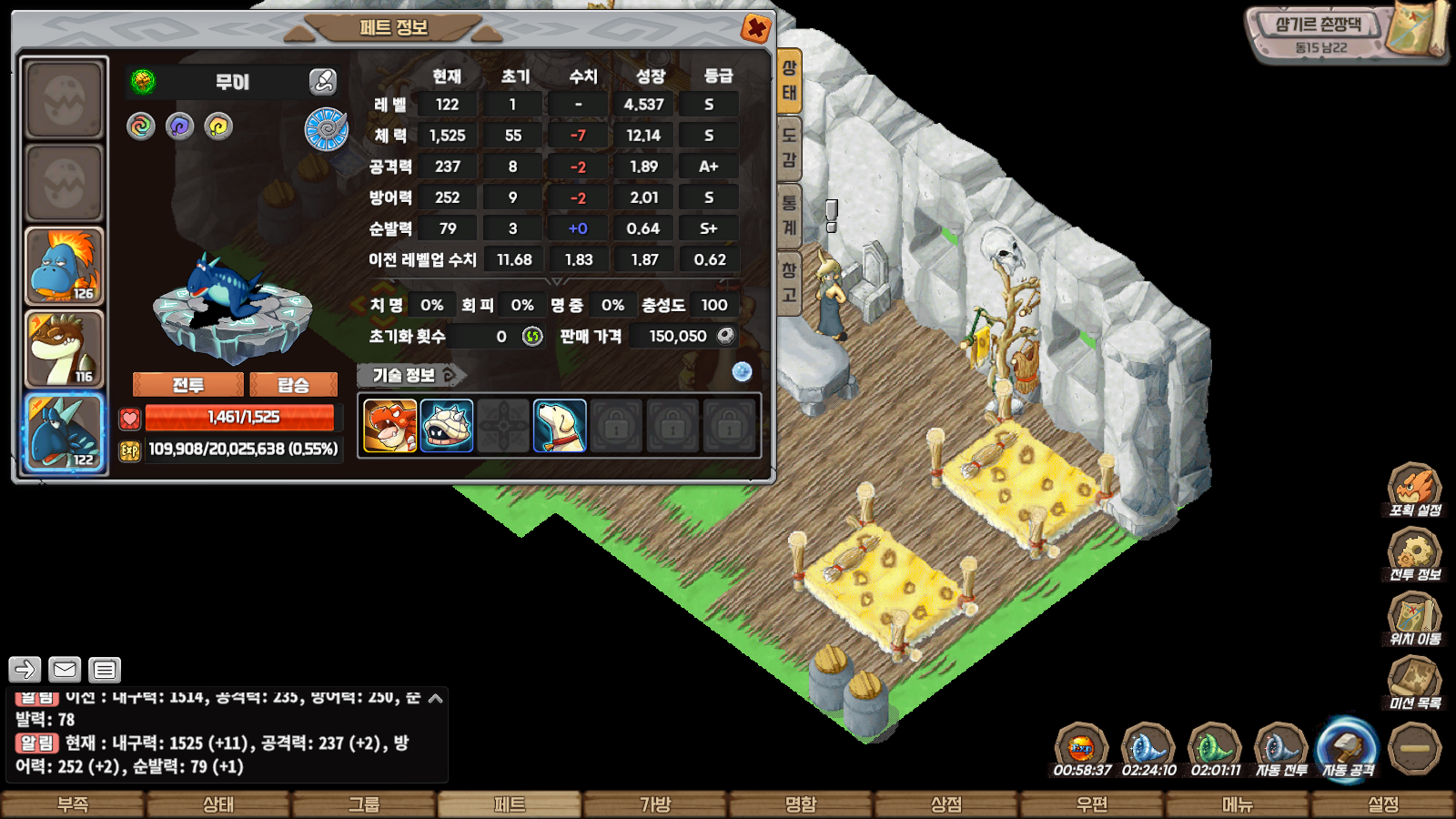Open the 설정 settings menu

pos(1383,804)
